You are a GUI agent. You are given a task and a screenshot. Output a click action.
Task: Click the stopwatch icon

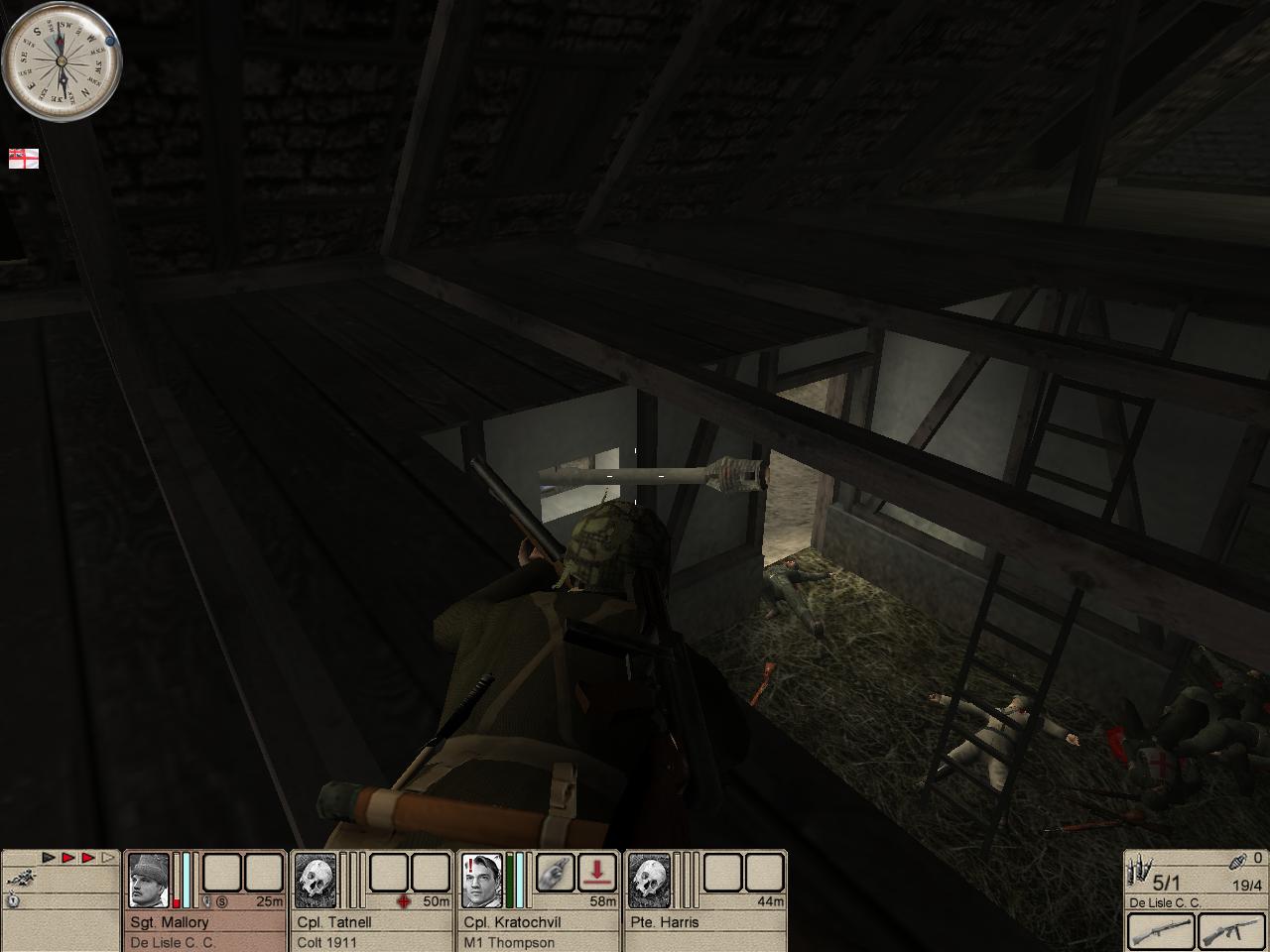pos(14,900)
